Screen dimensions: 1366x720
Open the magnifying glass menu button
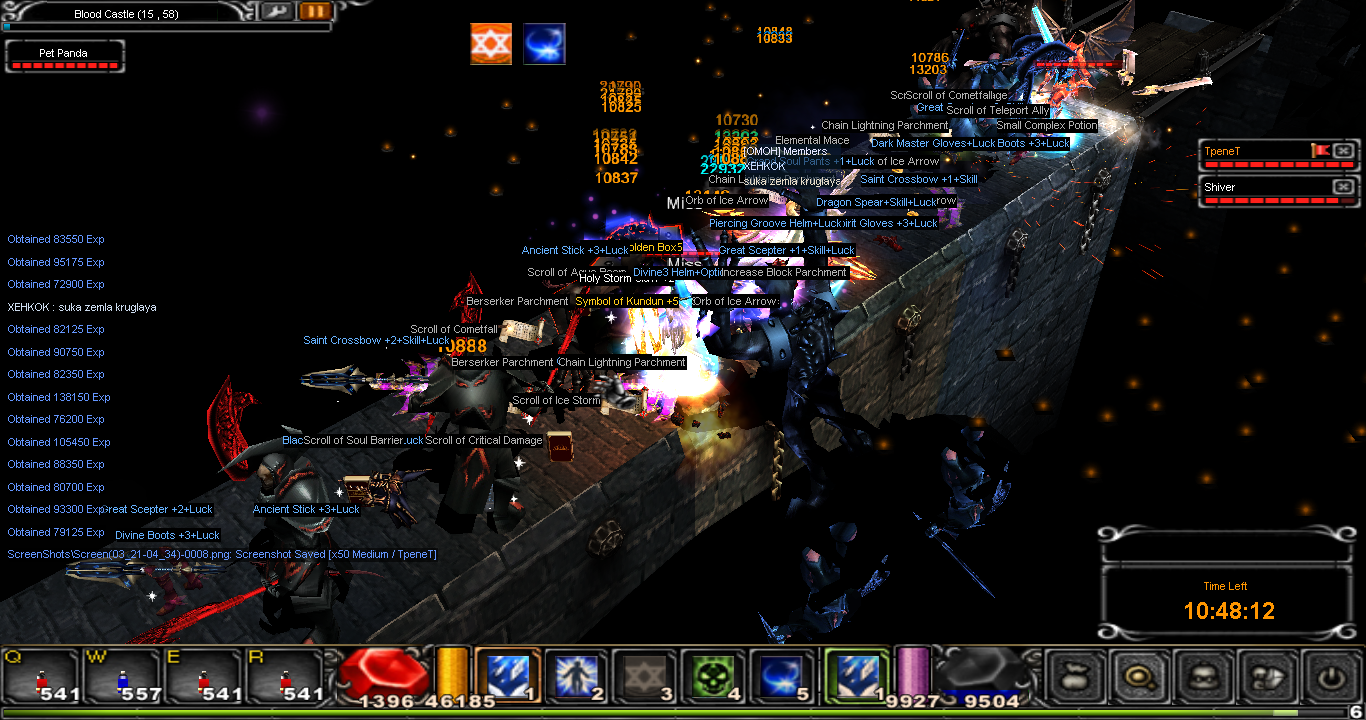(1140, 678)
